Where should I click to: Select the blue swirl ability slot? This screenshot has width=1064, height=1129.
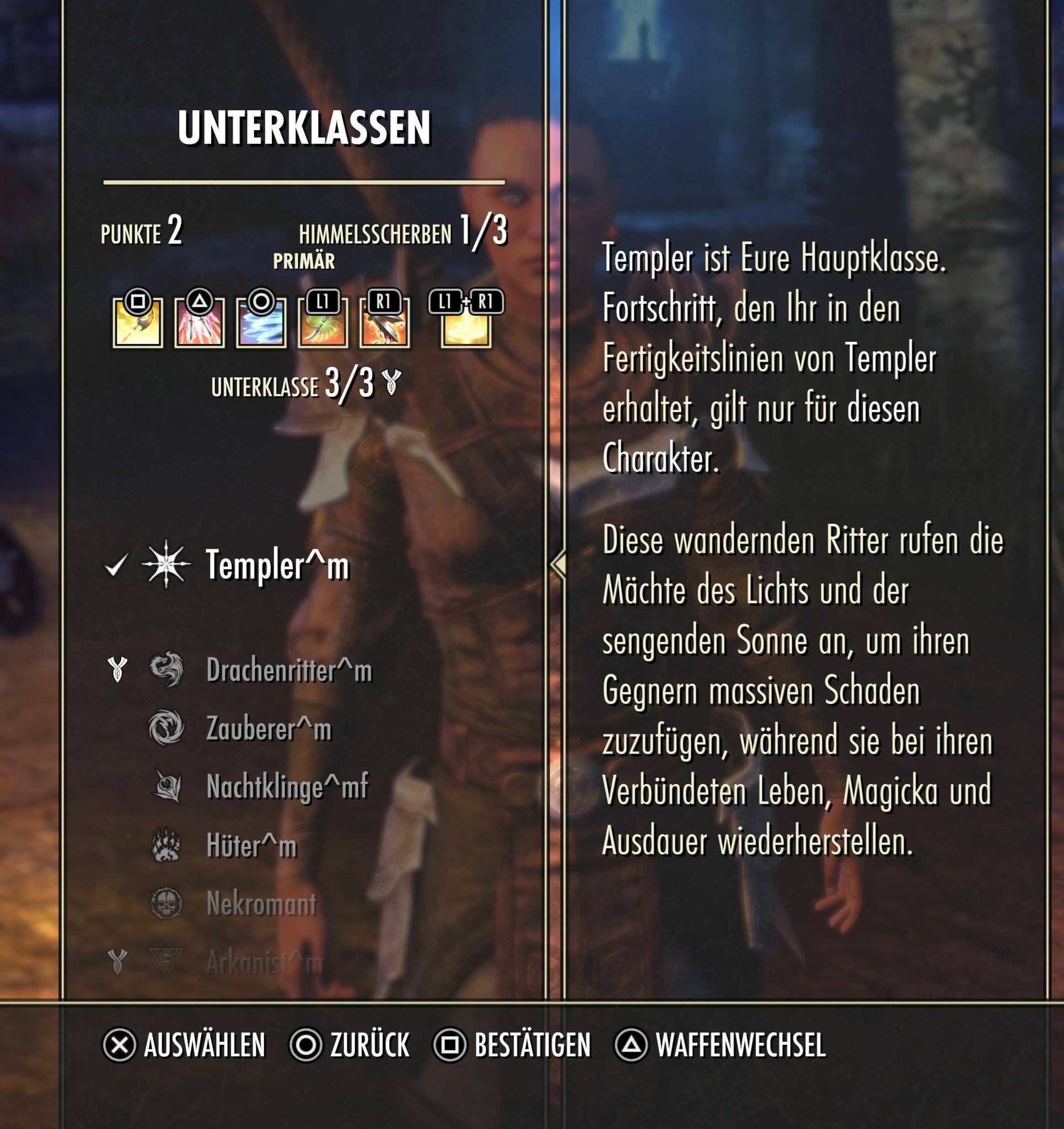(x=261, y=324)
